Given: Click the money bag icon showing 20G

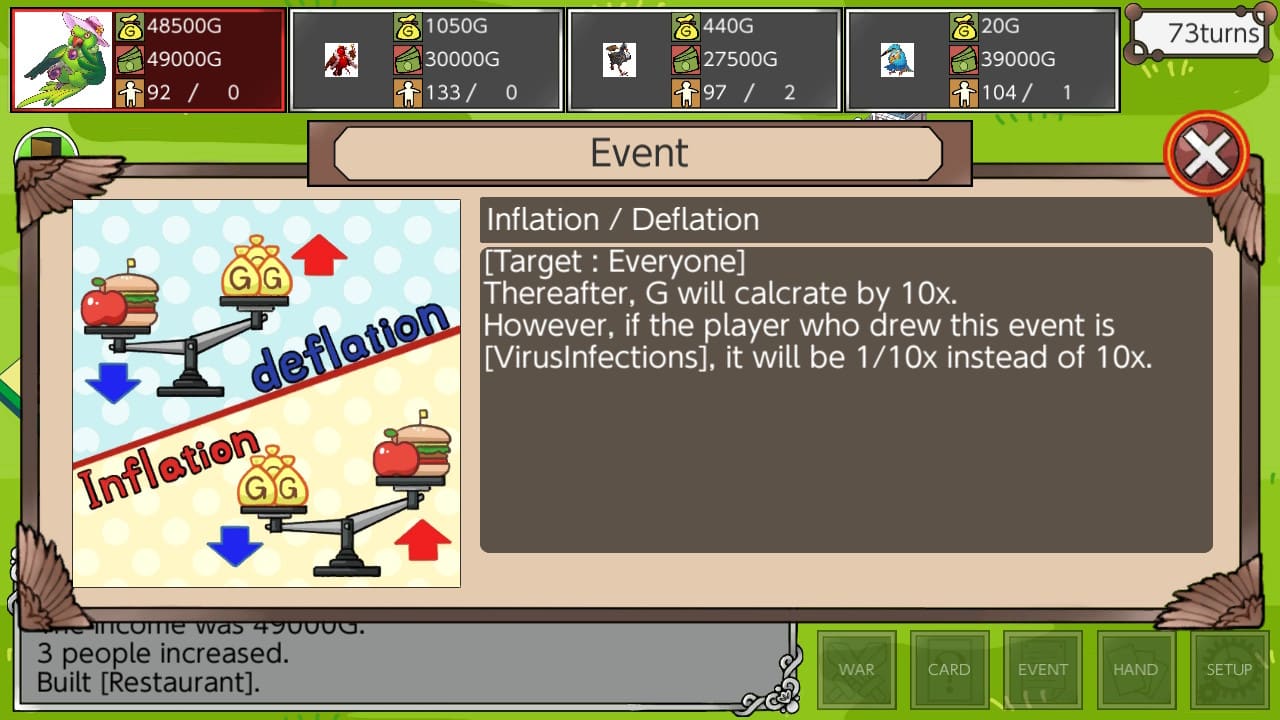Looking at the screenshot, I should point(965,25).
